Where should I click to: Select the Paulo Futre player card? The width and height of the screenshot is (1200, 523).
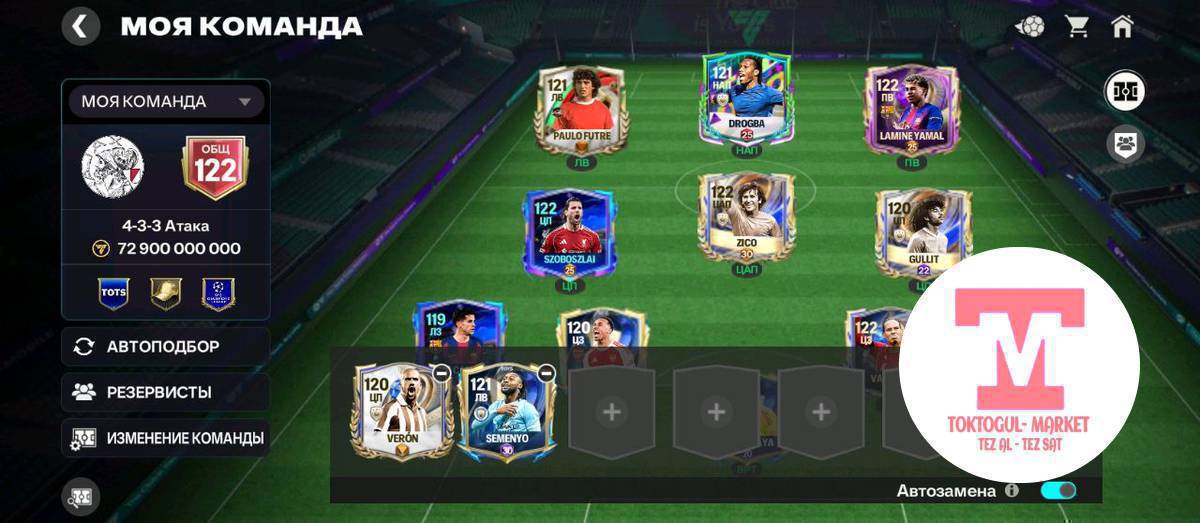(581, 112)
